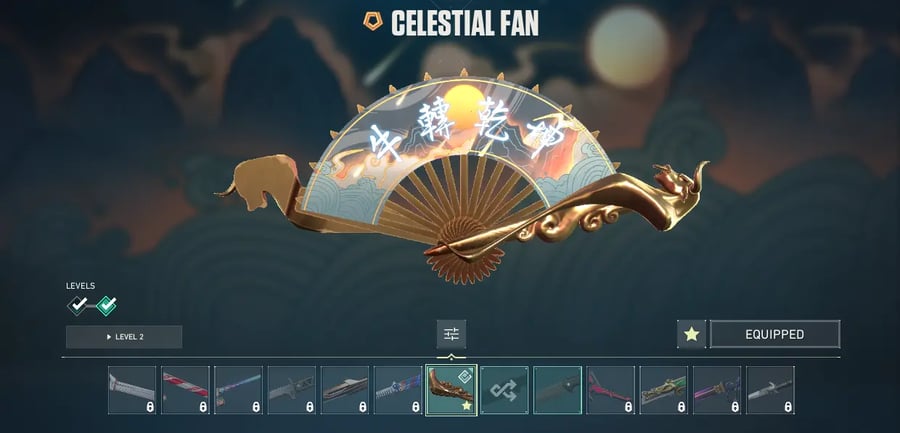Viewport: 900px width, 433px height.
Task: Open the filter sliders options
Action: (451, 334)
